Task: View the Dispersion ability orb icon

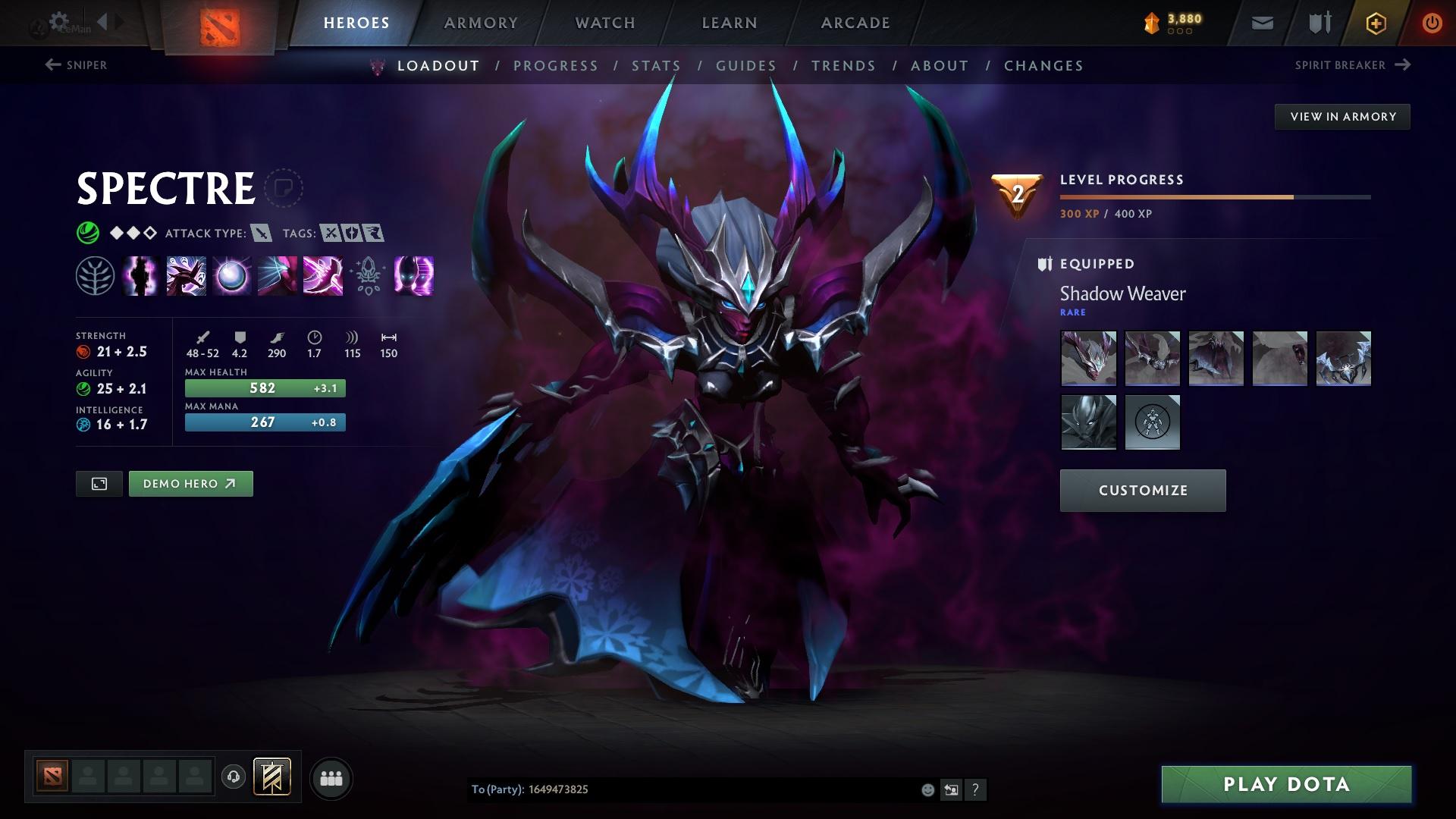Action: 231,277
